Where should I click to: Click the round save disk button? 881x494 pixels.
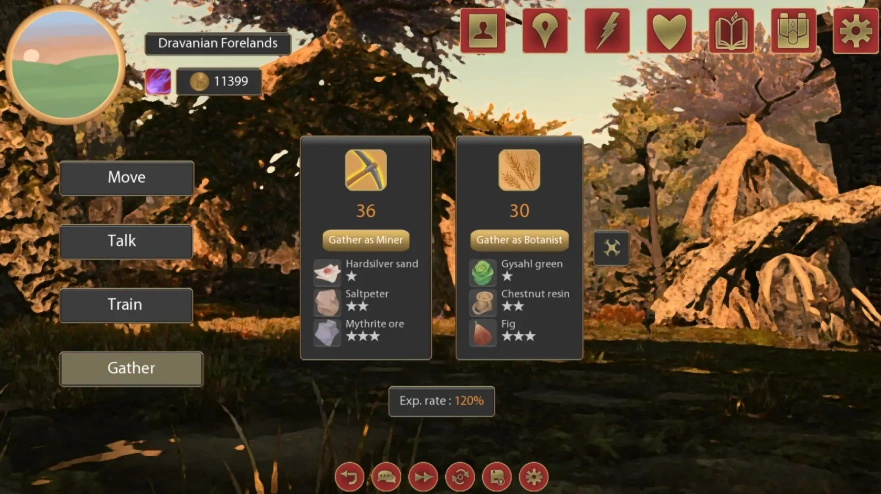coord(497,476)
